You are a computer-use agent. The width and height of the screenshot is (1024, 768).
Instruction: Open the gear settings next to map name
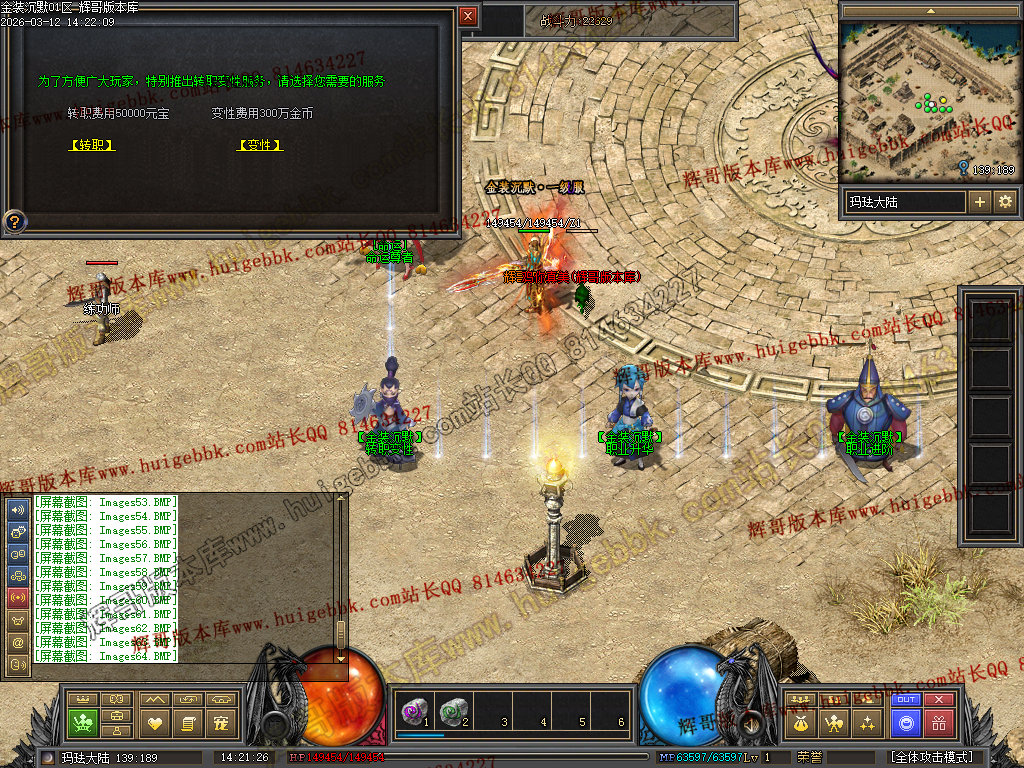[1005, 202]
